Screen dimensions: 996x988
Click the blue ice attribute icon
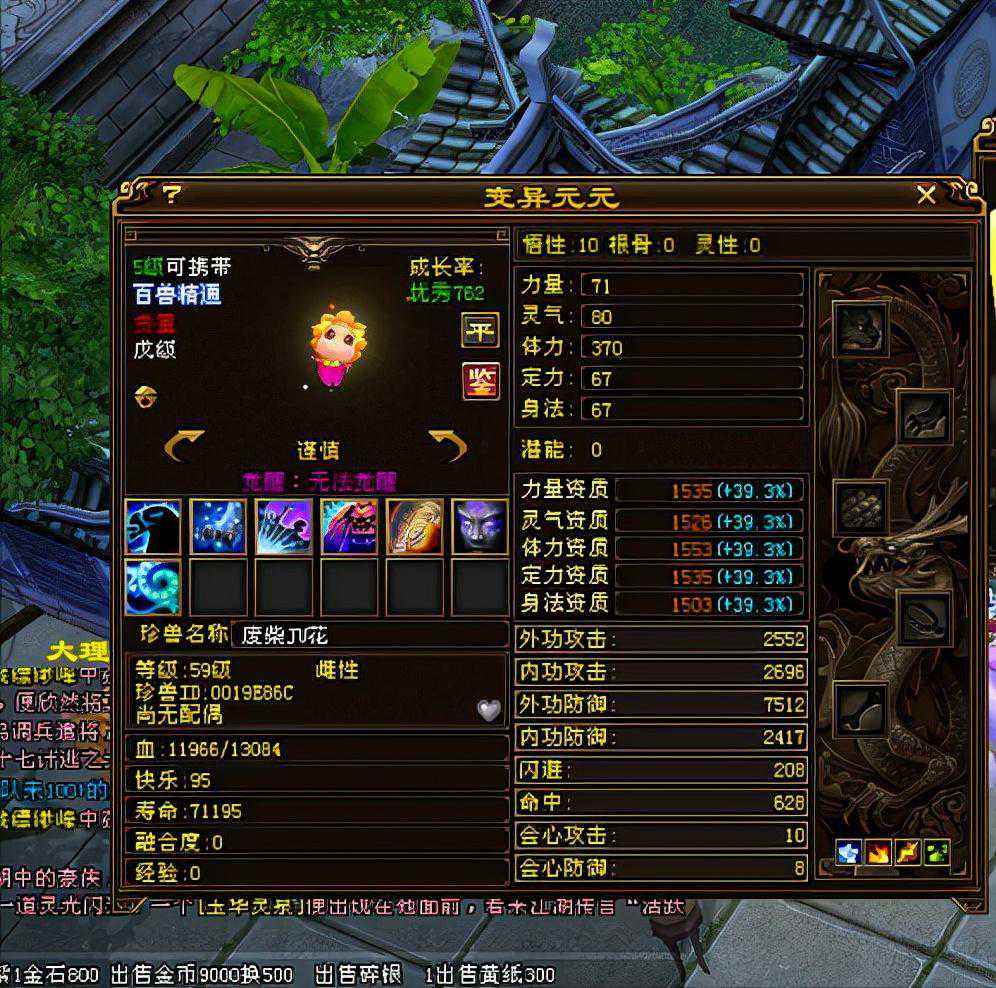(849, 853)
